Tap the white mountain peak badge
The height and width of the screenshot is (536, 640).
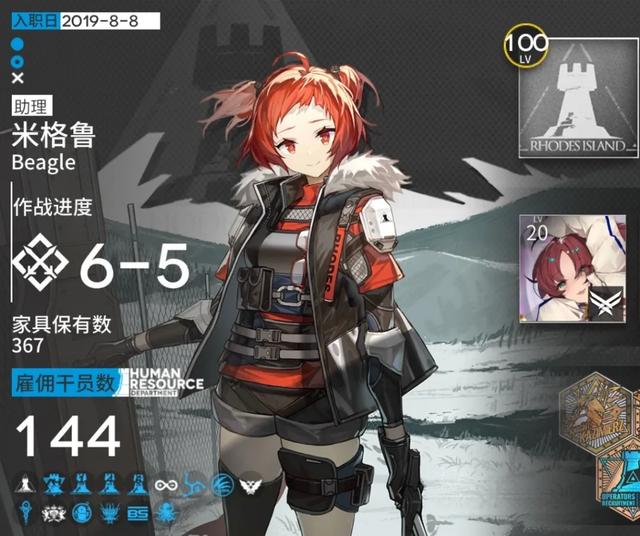coord(24,484)
